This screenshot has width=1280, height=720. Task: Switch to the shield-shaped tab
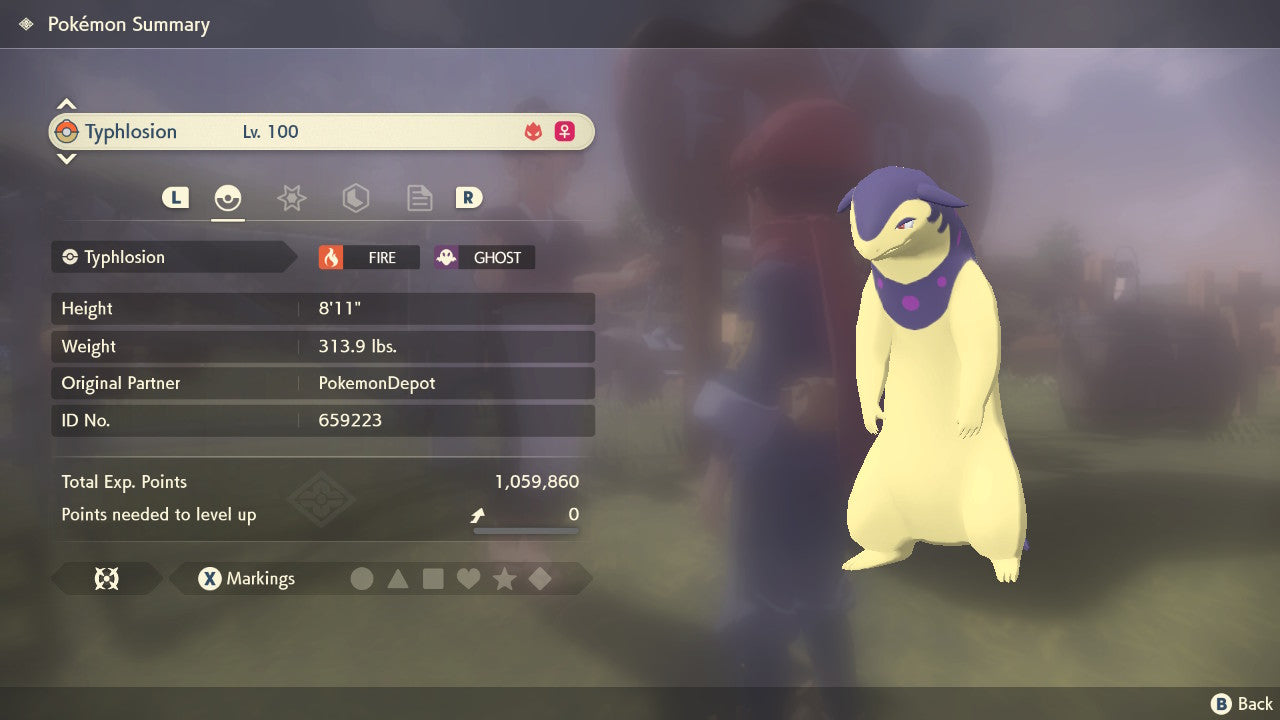pyautogui.click(x=355, y=198)
